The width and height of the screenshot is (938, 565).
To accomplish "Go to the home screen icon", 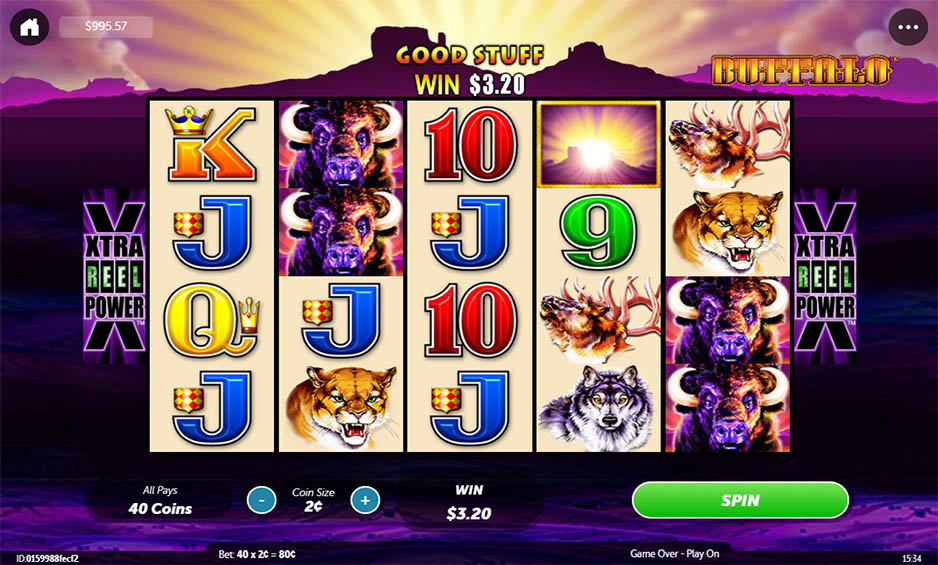I will (29, 27).
